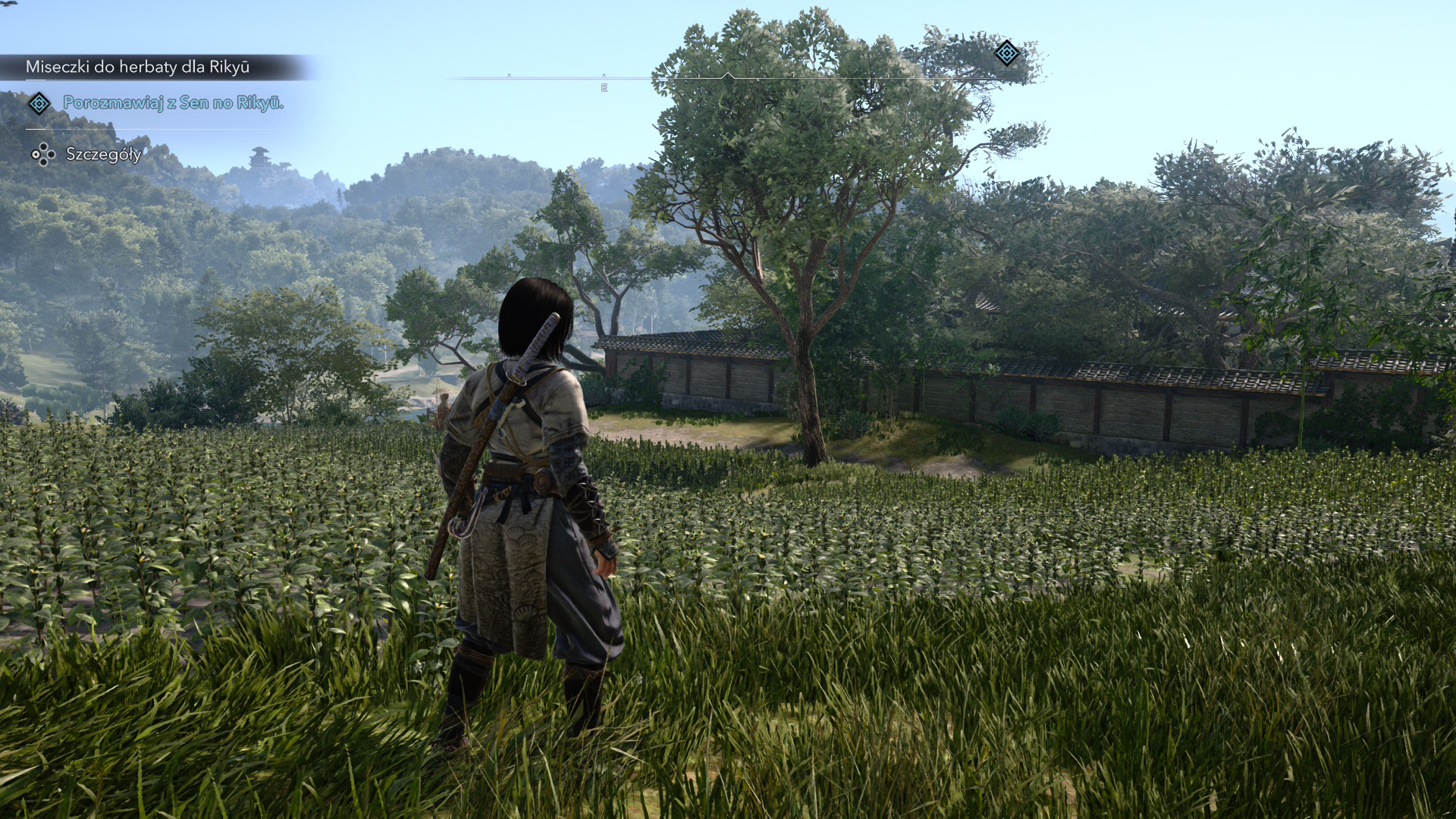Select objective 'Porozmawiaj z Sen no Rikyū'
Screen dimensions: 1456x819
tap(173, 103)
